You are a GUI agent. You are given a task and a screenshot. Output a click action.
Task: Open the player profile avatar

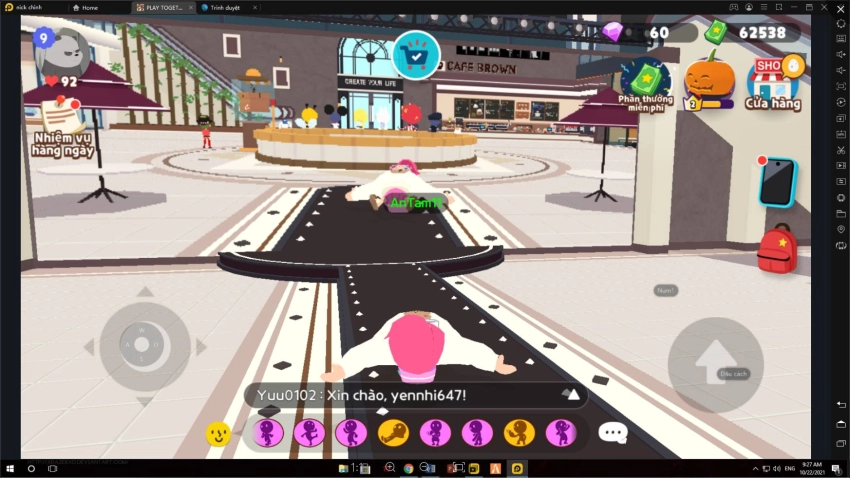click(x=62, y=50)
